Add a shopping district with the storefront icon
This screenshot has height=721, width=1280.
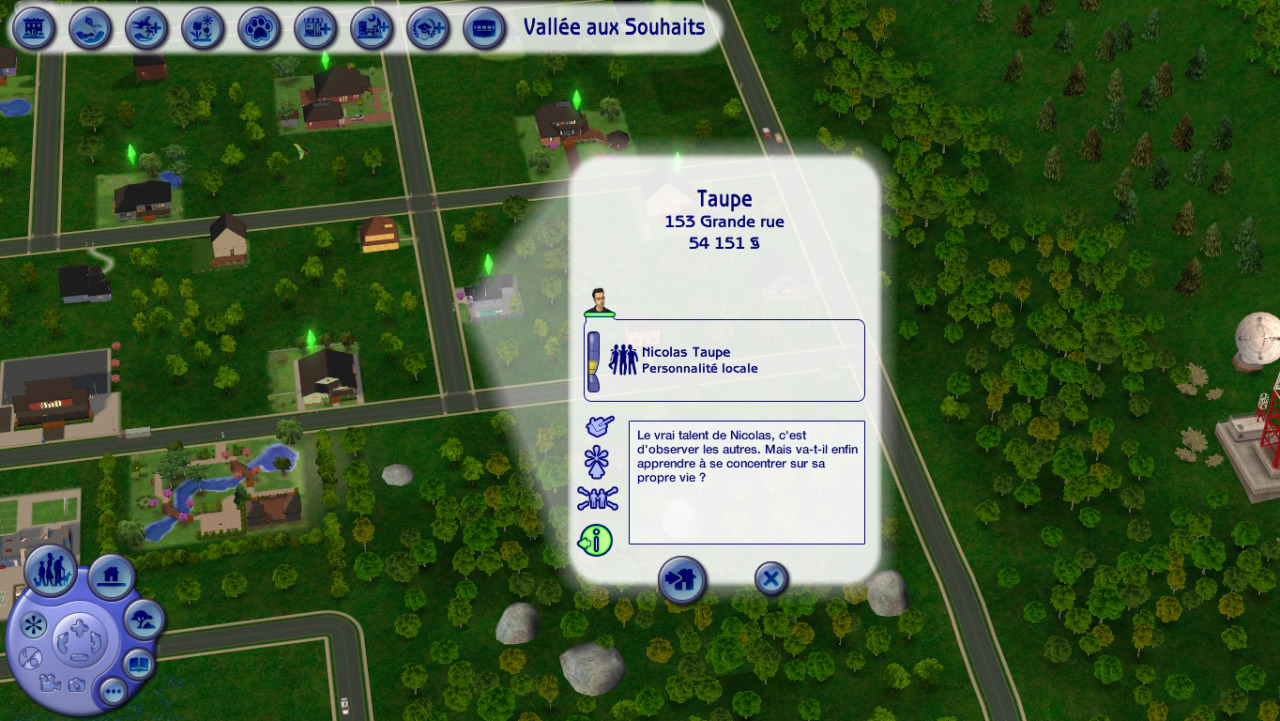315,28
